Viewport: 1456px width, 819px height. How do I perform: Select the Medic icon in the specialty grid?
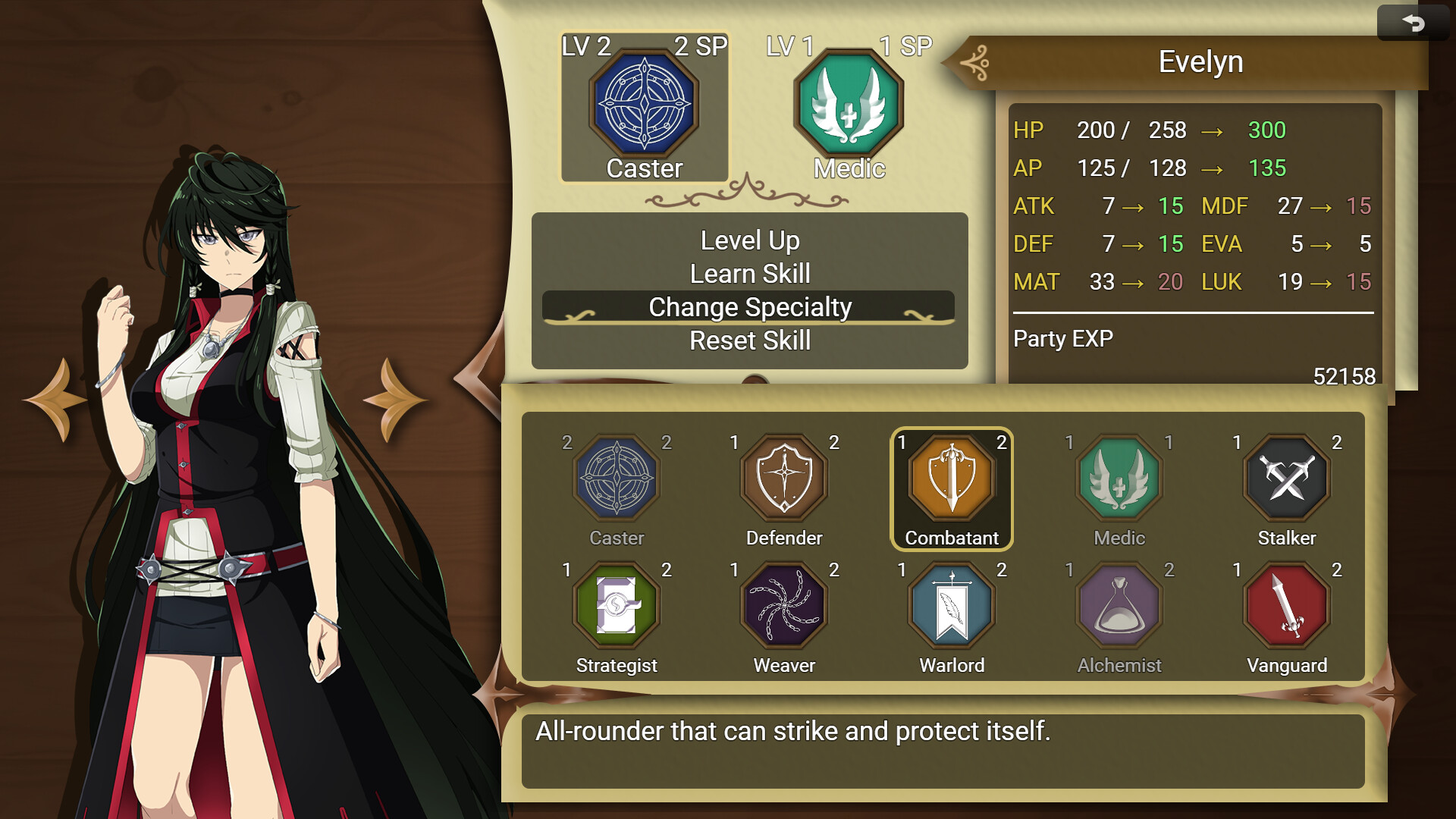click(x=1118, y=478)
